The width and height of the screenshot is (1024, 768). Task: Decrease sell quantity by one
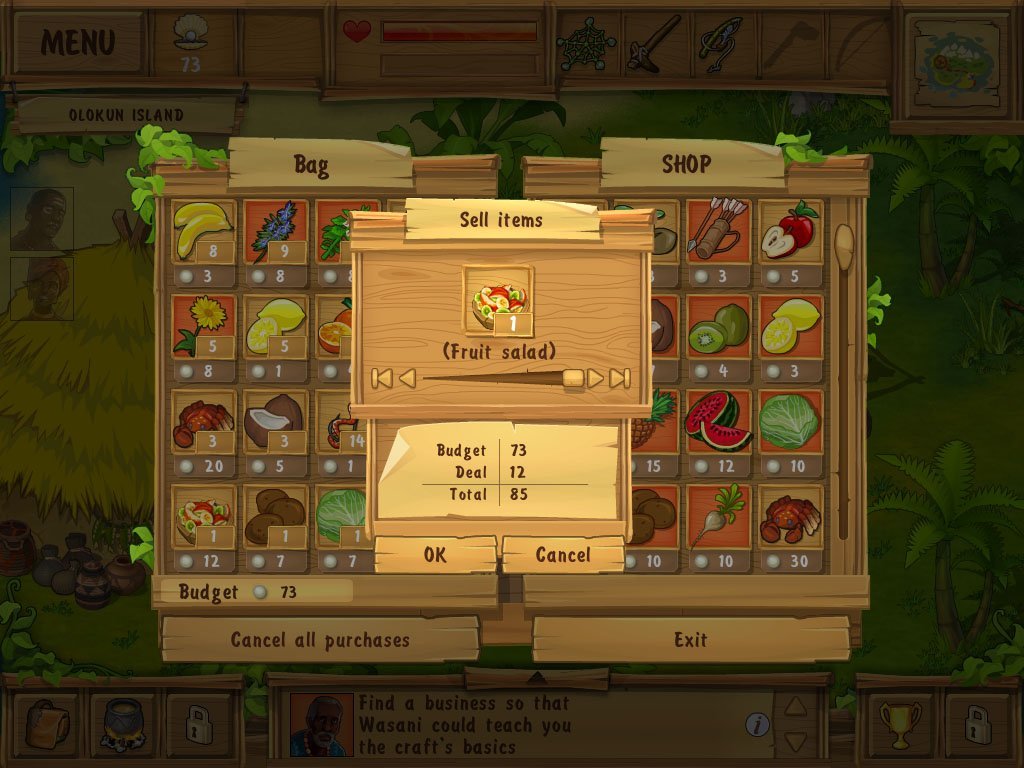click(x=407, y=378)
